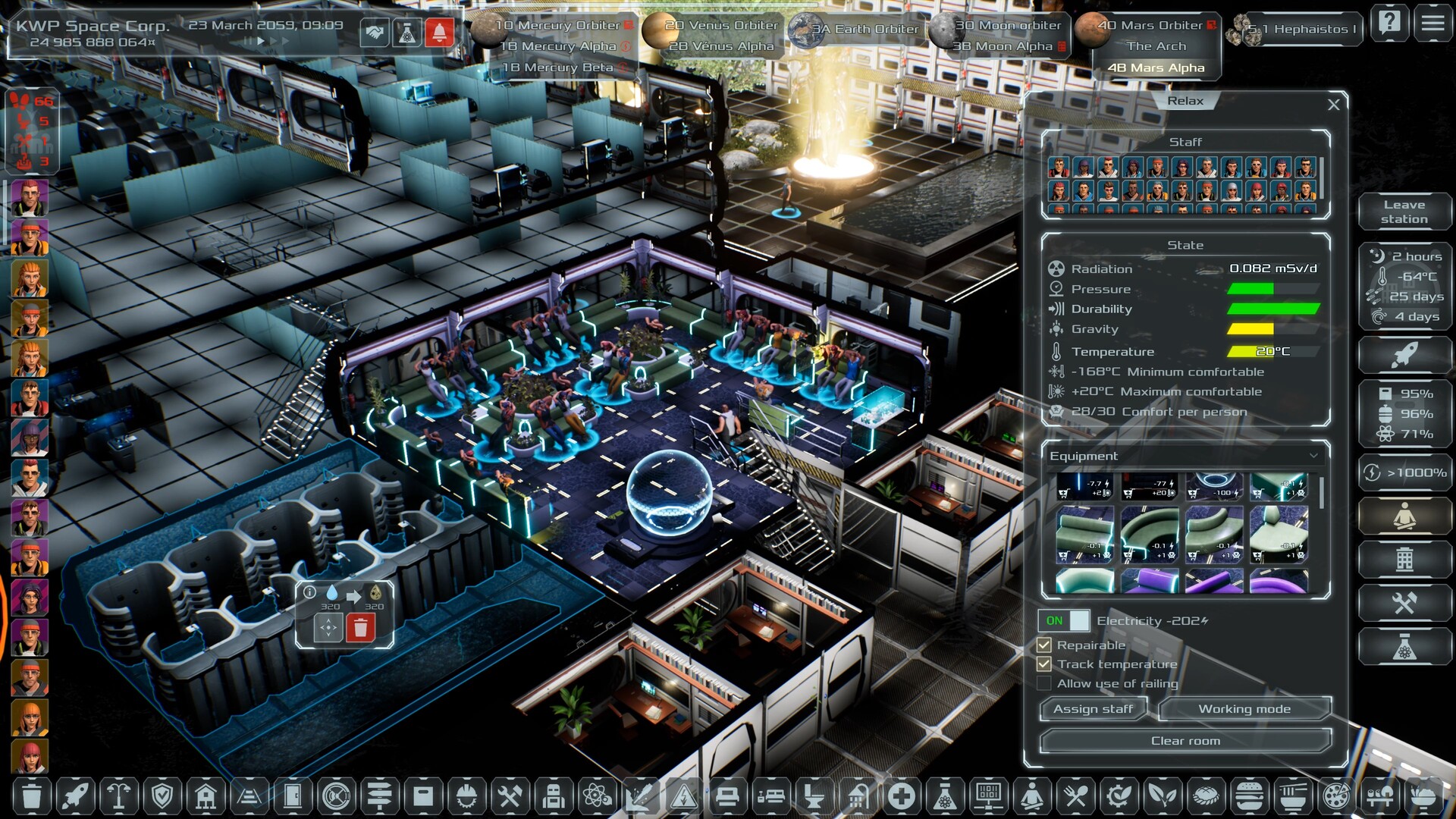
Task: Select the trash can tool in bottom toolbar
Action: coord(32,796)
